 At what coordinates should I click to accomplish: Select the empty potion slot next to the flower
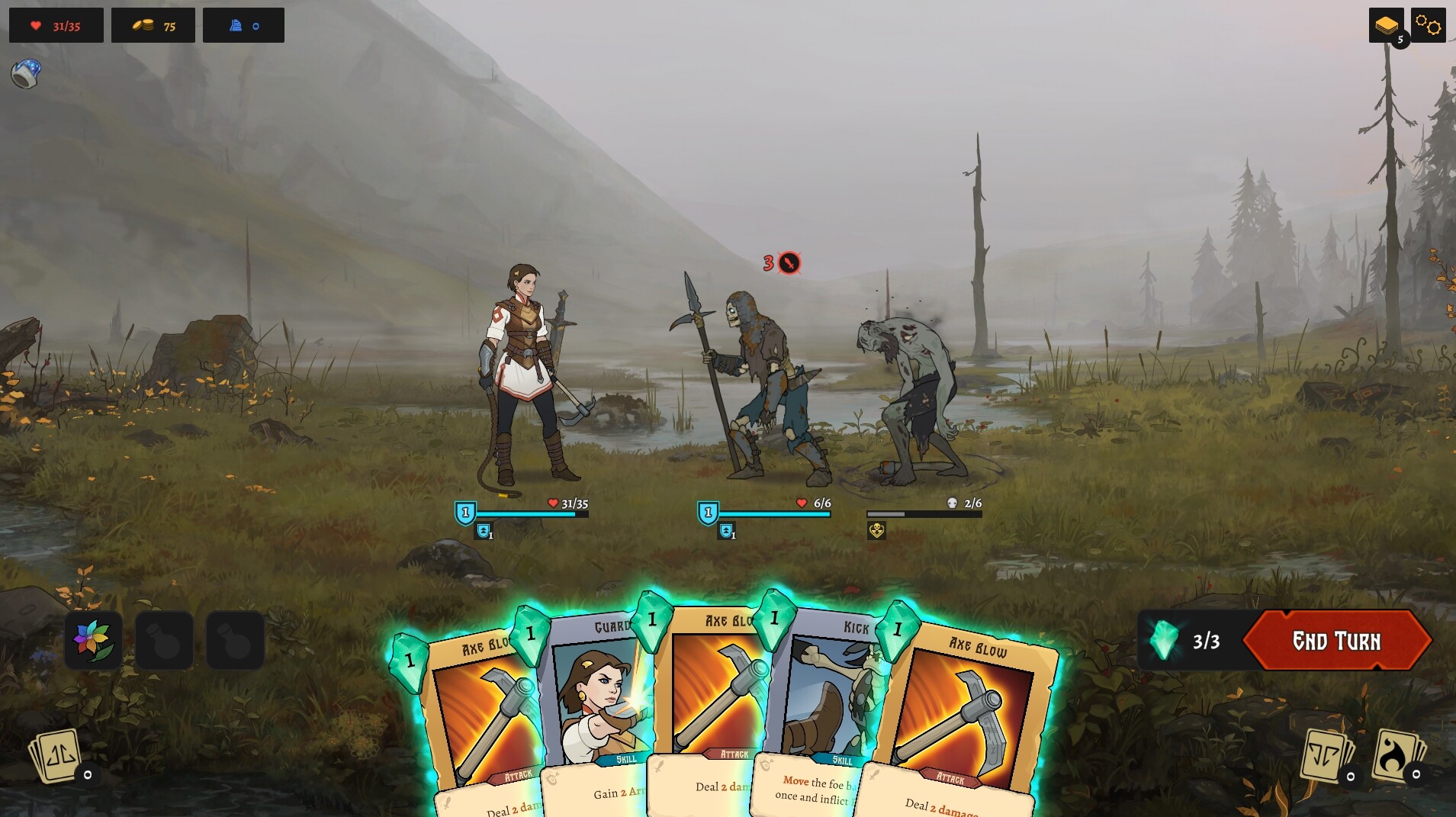pos(164,639)
